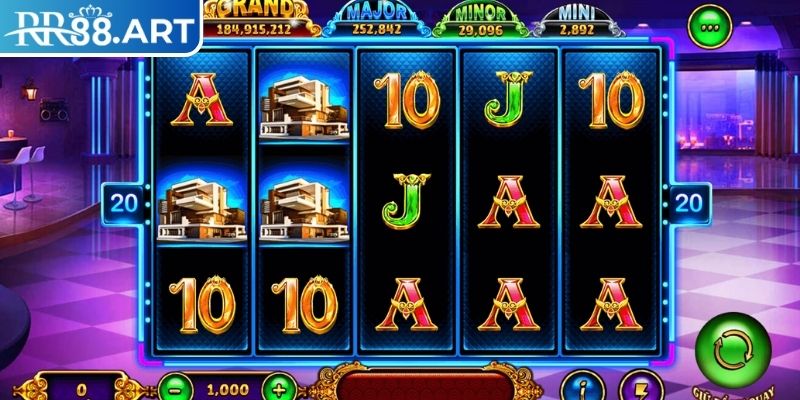Click the RR88.ART site logo
800x400 pixels.
click(100, 26)
